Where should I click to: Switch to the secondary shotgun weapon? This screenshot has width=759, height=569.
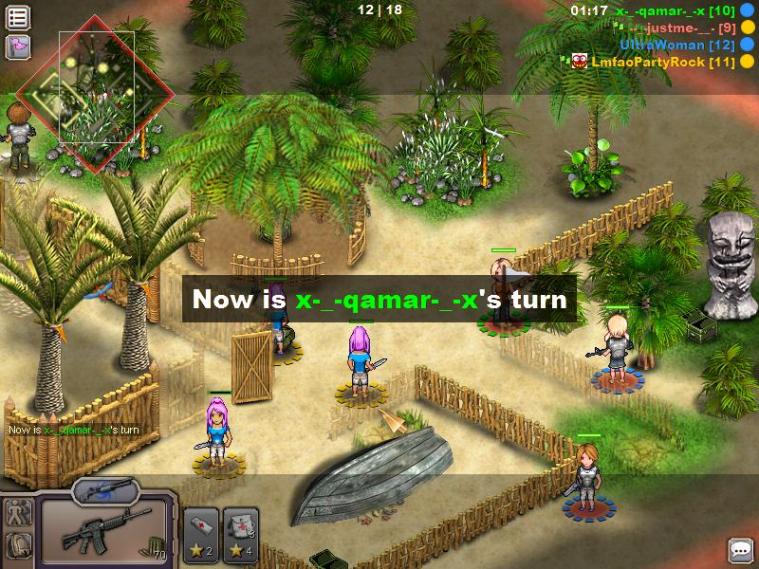pos(106,489)
